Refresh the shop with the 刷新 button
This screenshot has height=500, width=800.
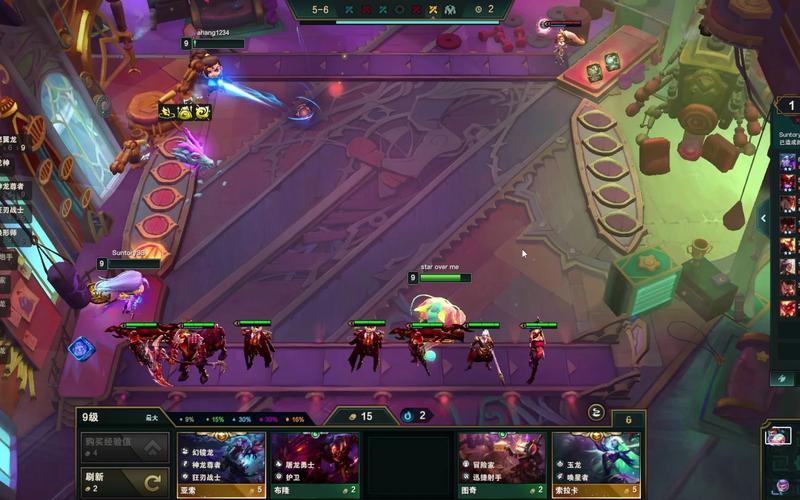coord(125,481)
